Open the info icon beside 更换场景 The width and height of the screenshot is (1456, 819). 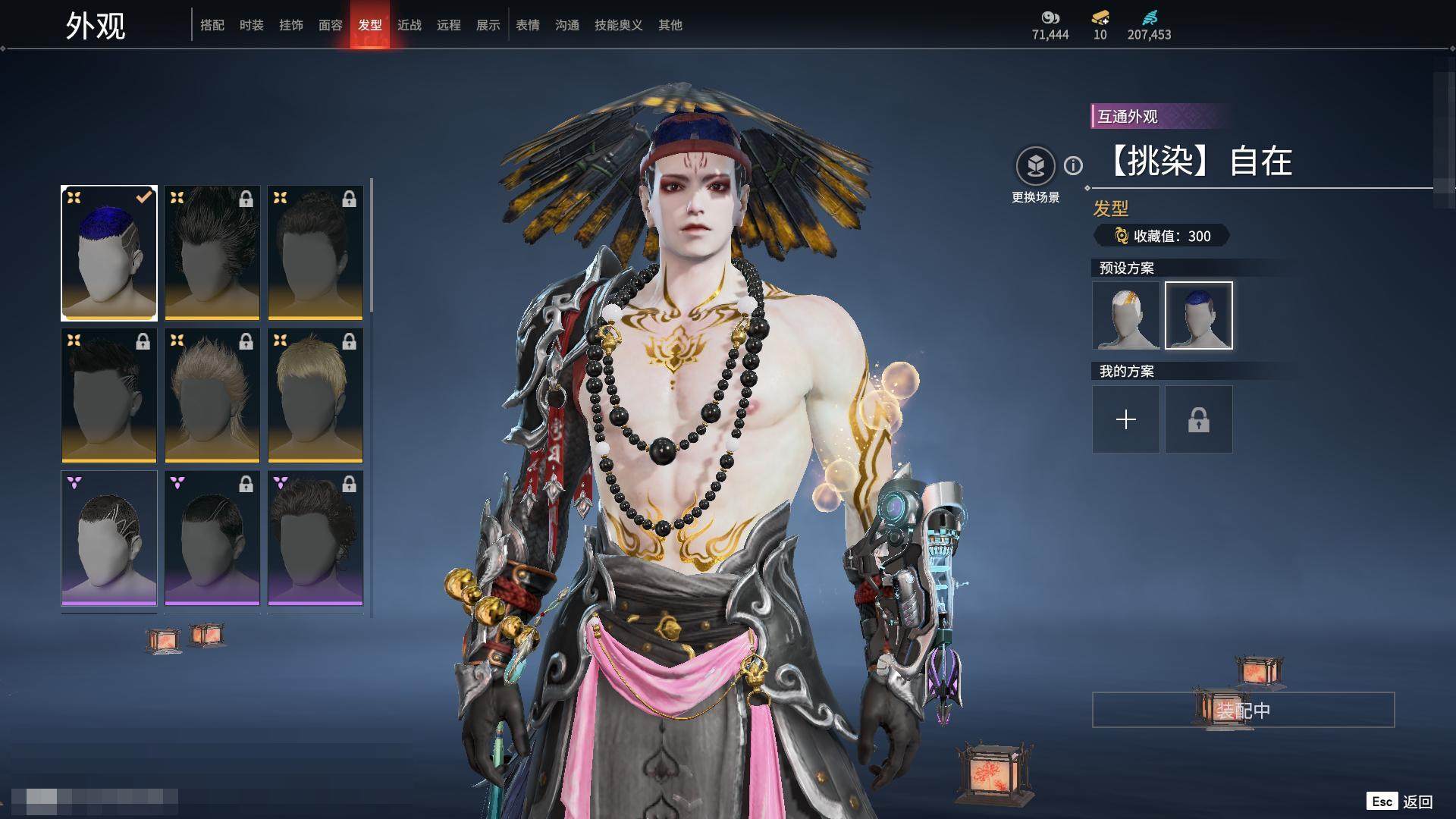[x=1073, y=165]
